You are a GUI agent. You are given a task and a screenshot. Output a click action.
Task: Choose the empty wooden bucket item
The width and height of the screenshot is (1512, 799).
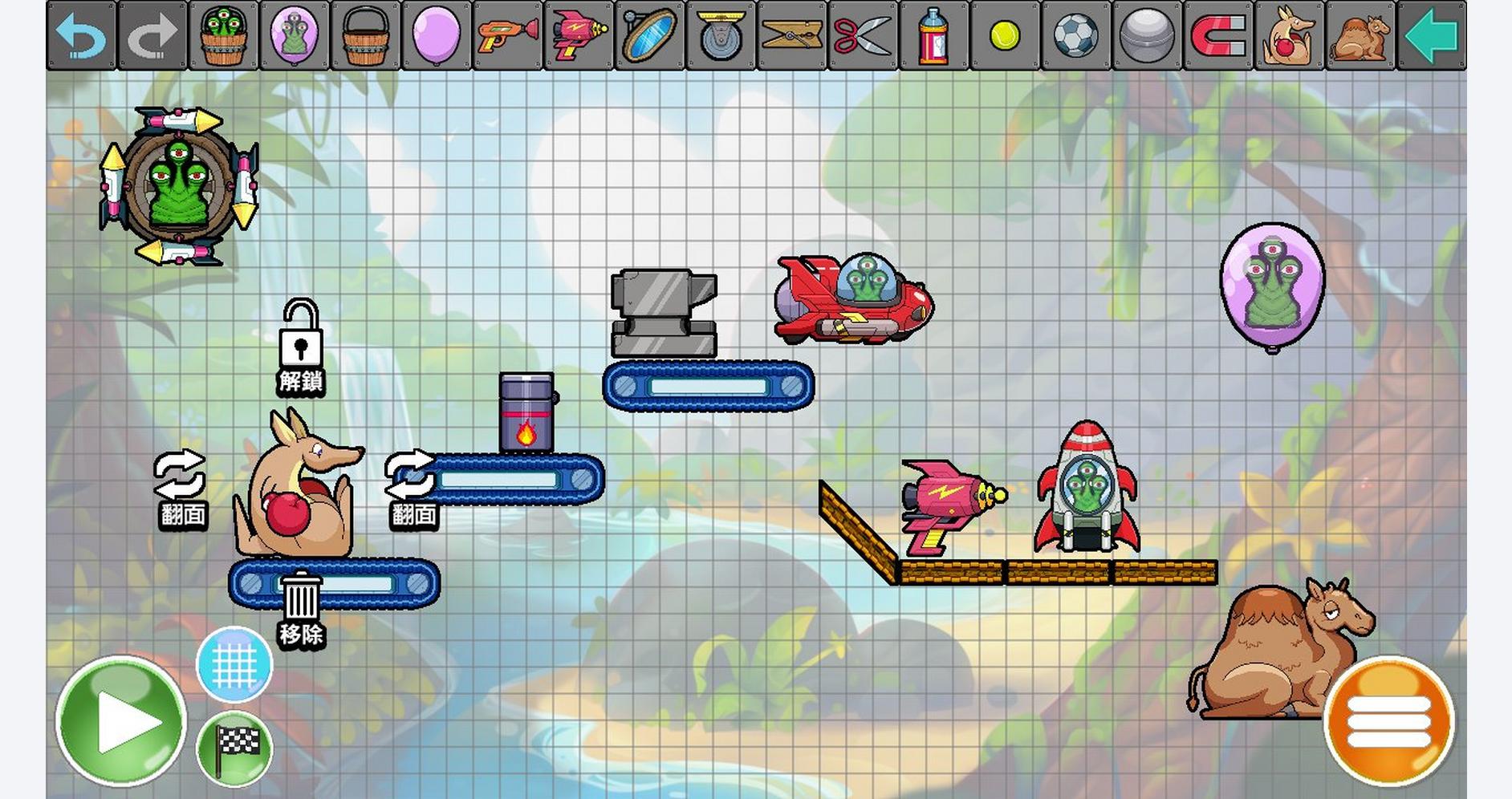[365, 36]
